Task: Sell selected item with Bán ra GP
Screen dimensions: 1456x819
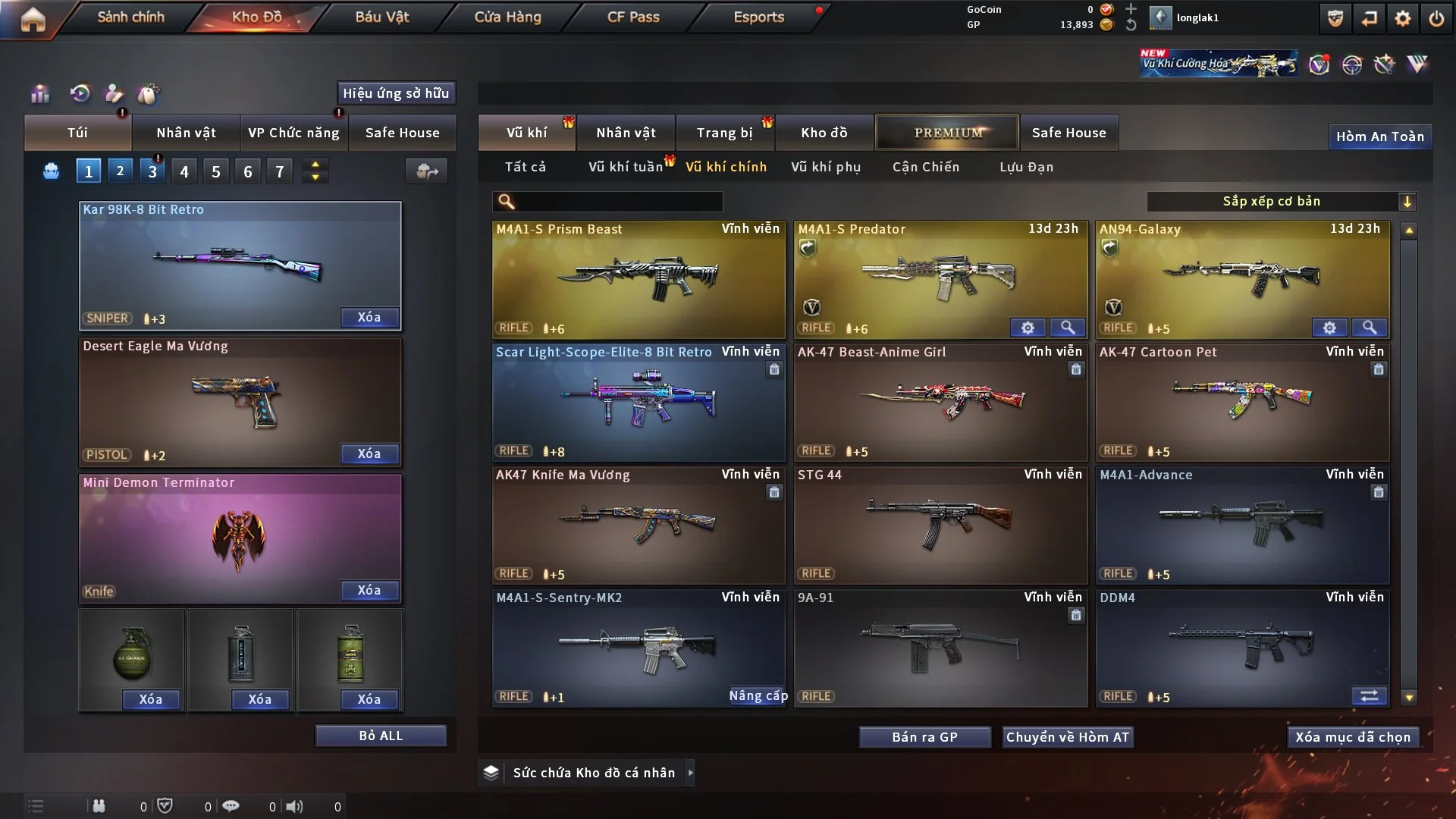Action: (x=924, y=737)
